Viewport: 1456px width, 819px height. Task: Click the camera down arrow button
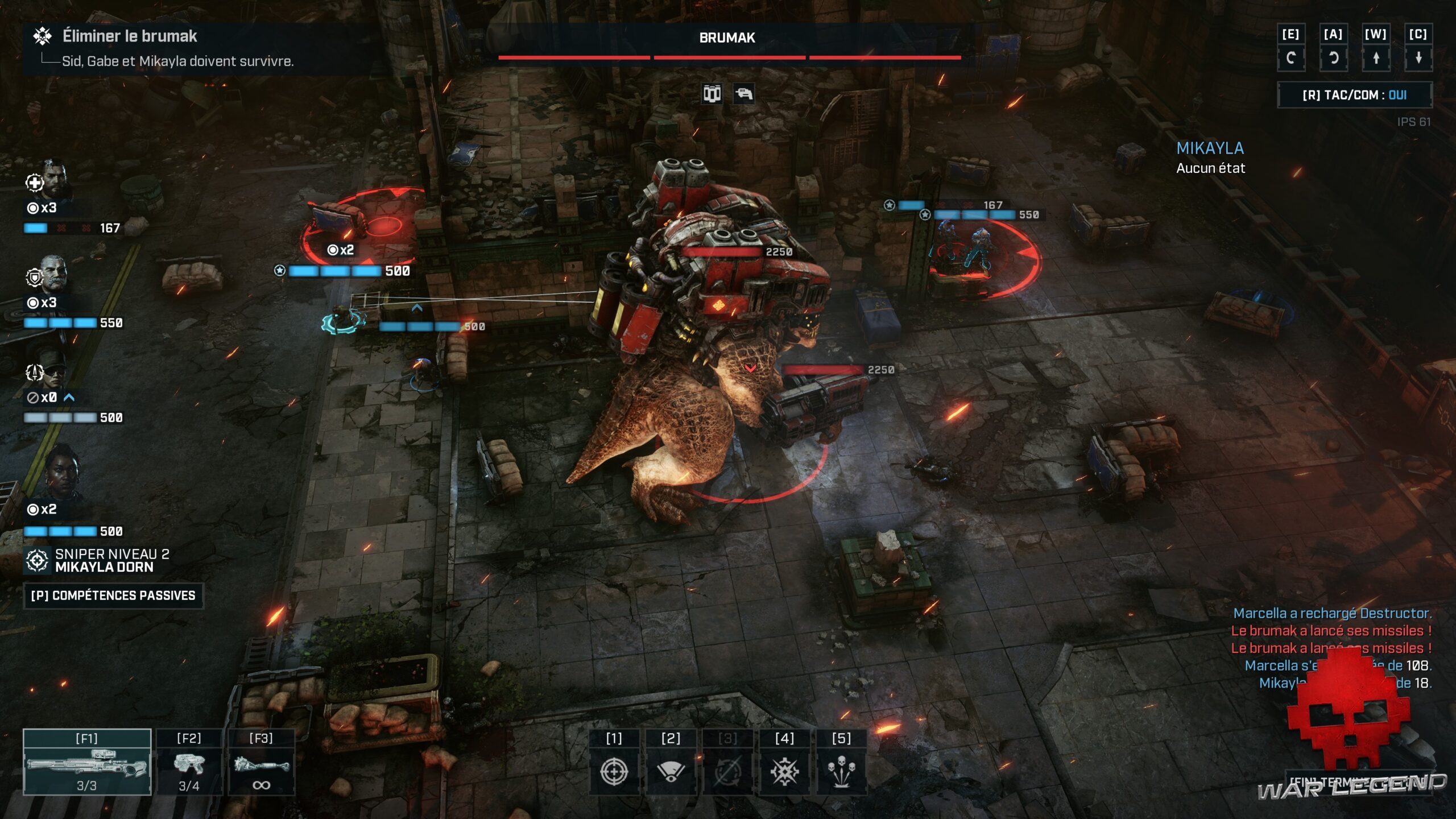1418,57
